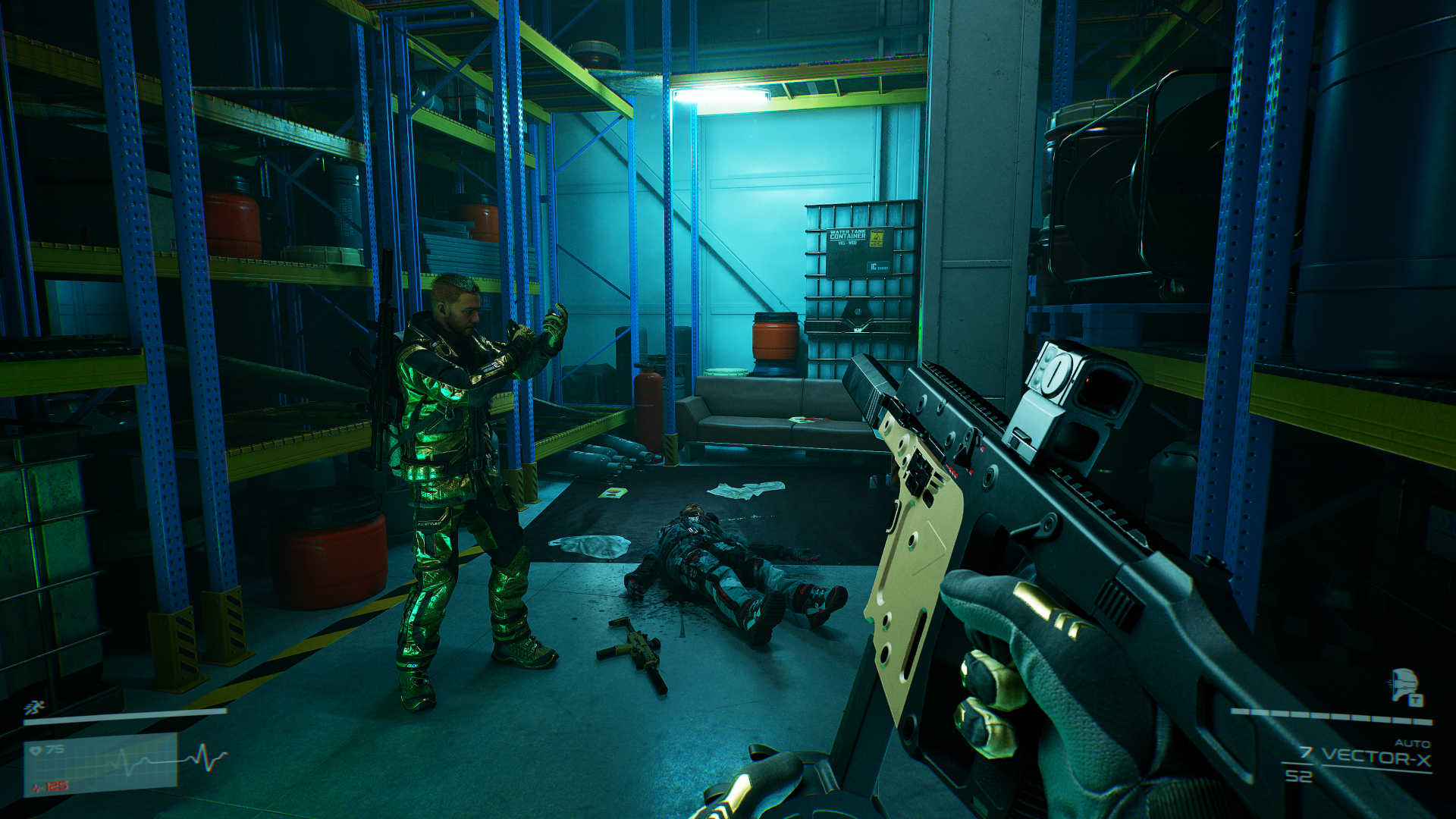Image resolution: width=1456 pixels, height=819 pixels.
Task: Toggle the AUTO fire-mode indicator
Action: pyautogui.click(x=1413, y=743)
